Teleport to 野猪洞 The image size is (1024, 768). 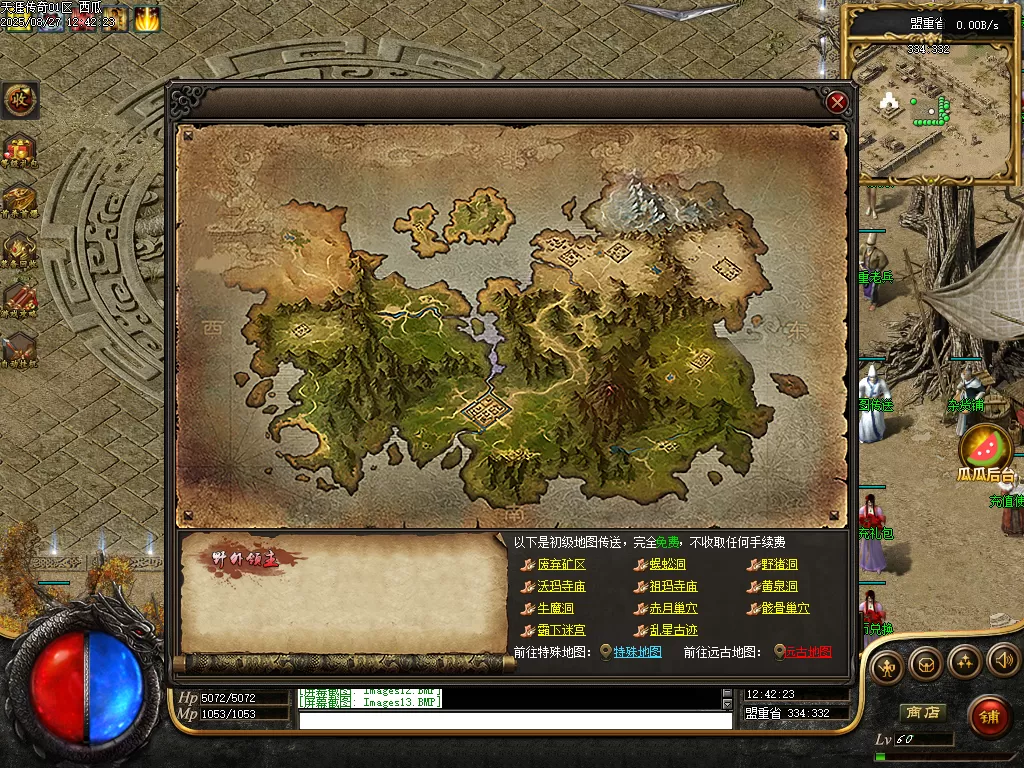click(x=779, y=565)
